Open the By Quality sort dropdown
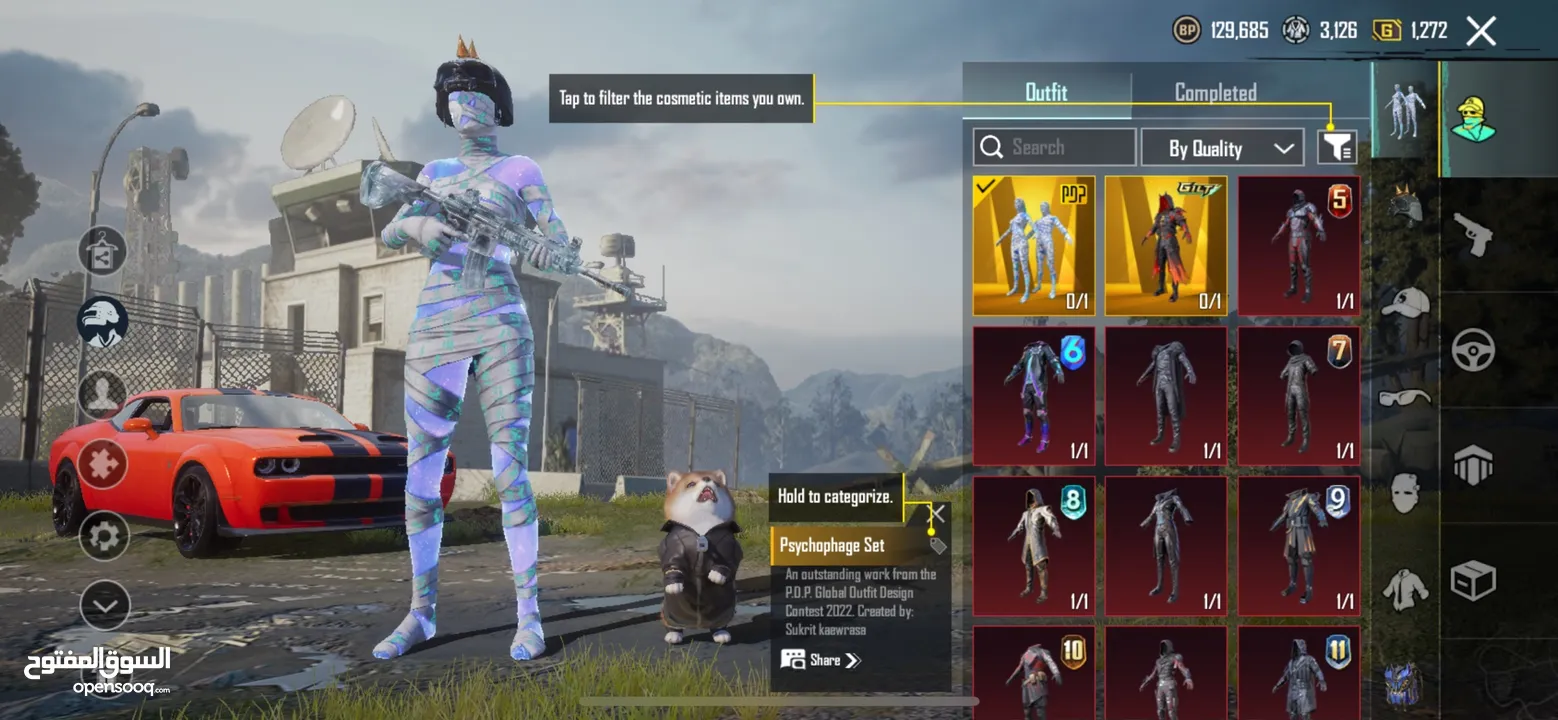This screenshot has height=720, width=1558. click(1222, 147)
